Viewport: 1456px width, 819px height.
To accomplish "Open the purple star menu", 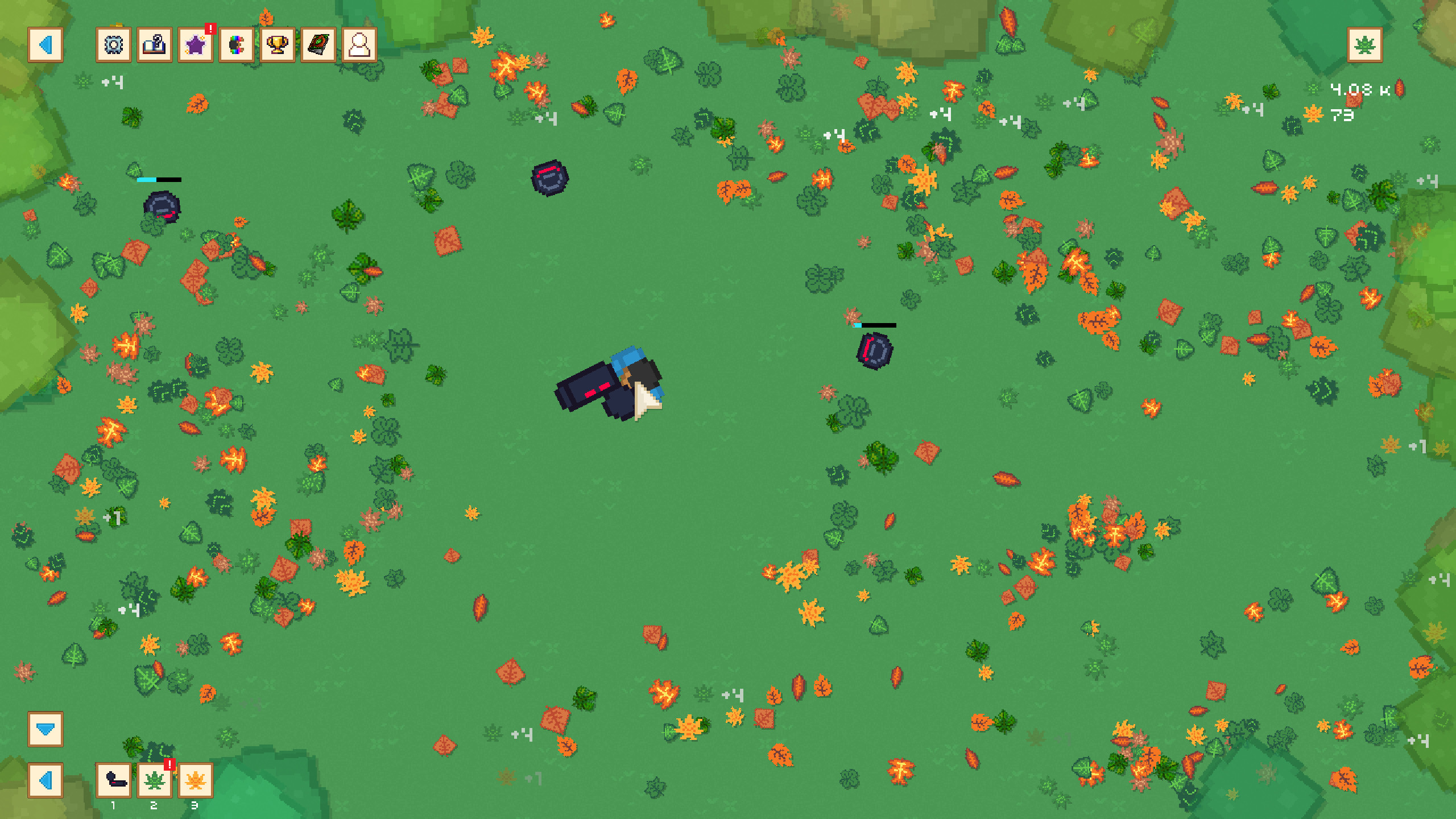I will click(196, 45).
